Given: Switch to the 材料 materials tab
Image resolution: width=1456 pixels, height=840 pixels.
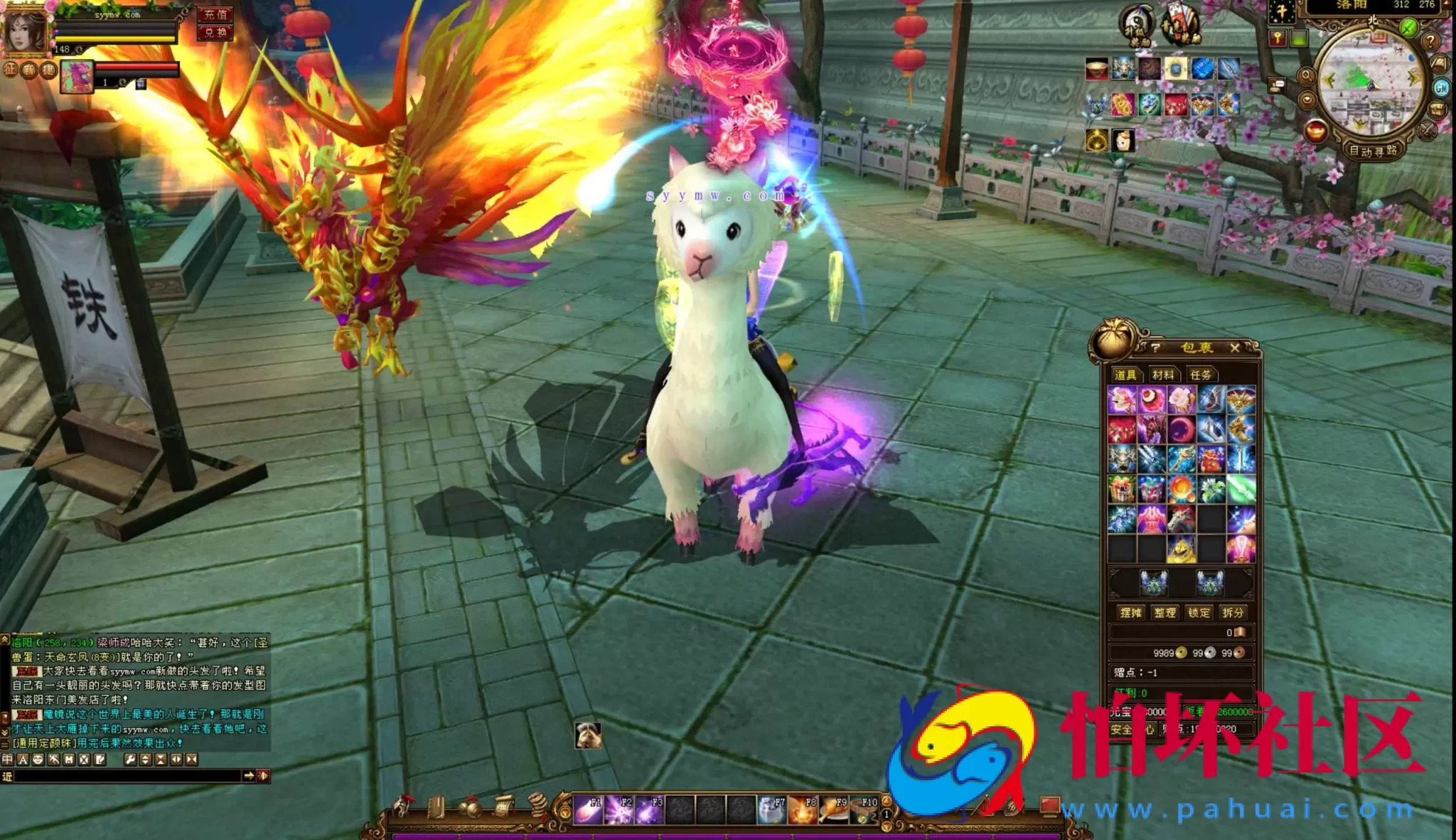Looking at the screenshot, I should coord(1163,375).
